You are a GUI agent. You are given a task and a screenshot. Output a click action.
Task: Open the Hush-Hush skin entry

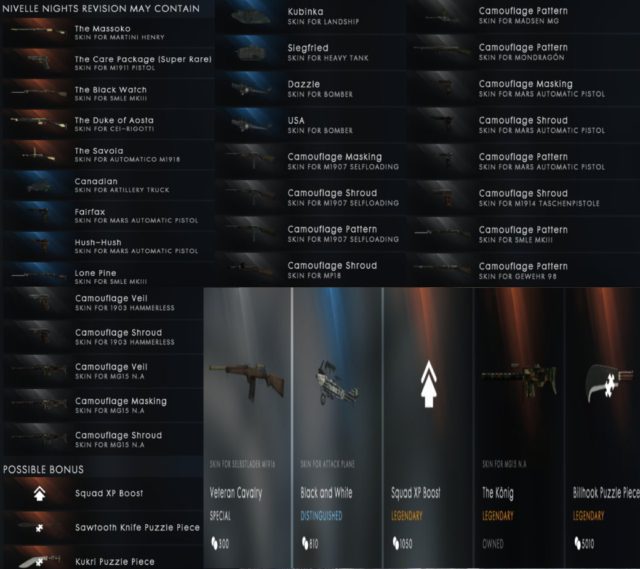coord(108,245)
